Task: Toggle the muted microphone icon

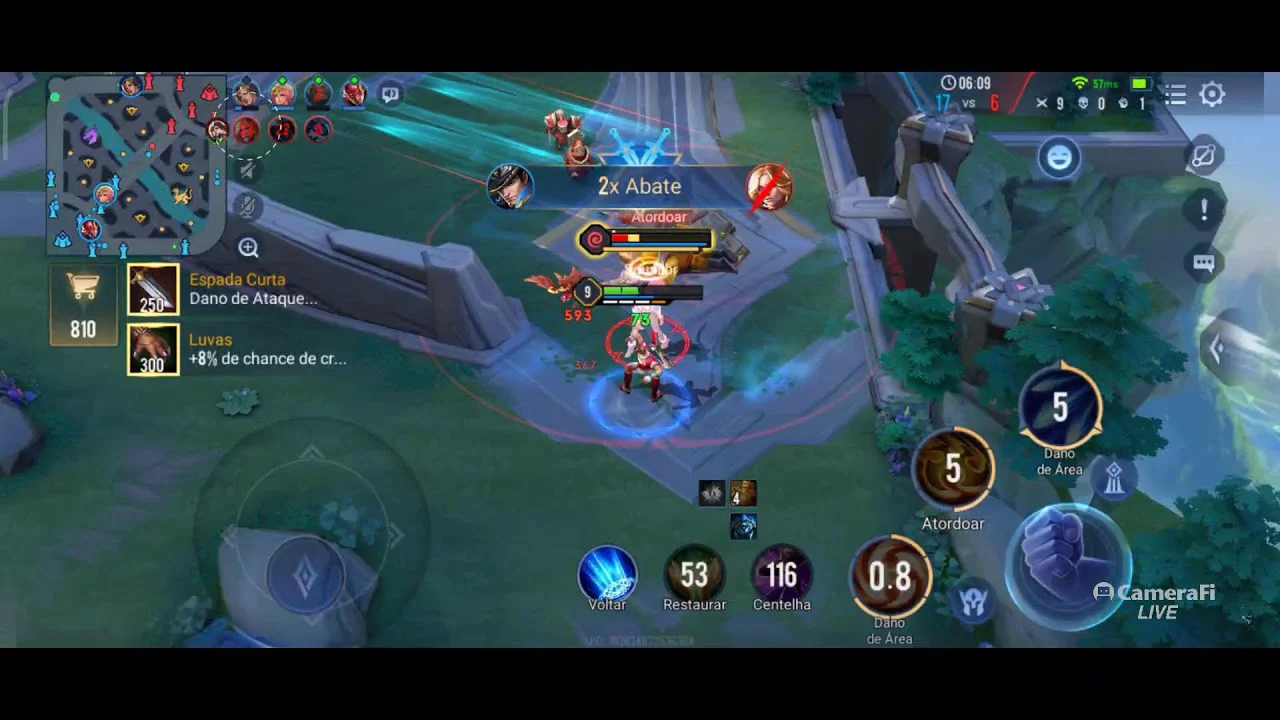Action: pos(248,207)
